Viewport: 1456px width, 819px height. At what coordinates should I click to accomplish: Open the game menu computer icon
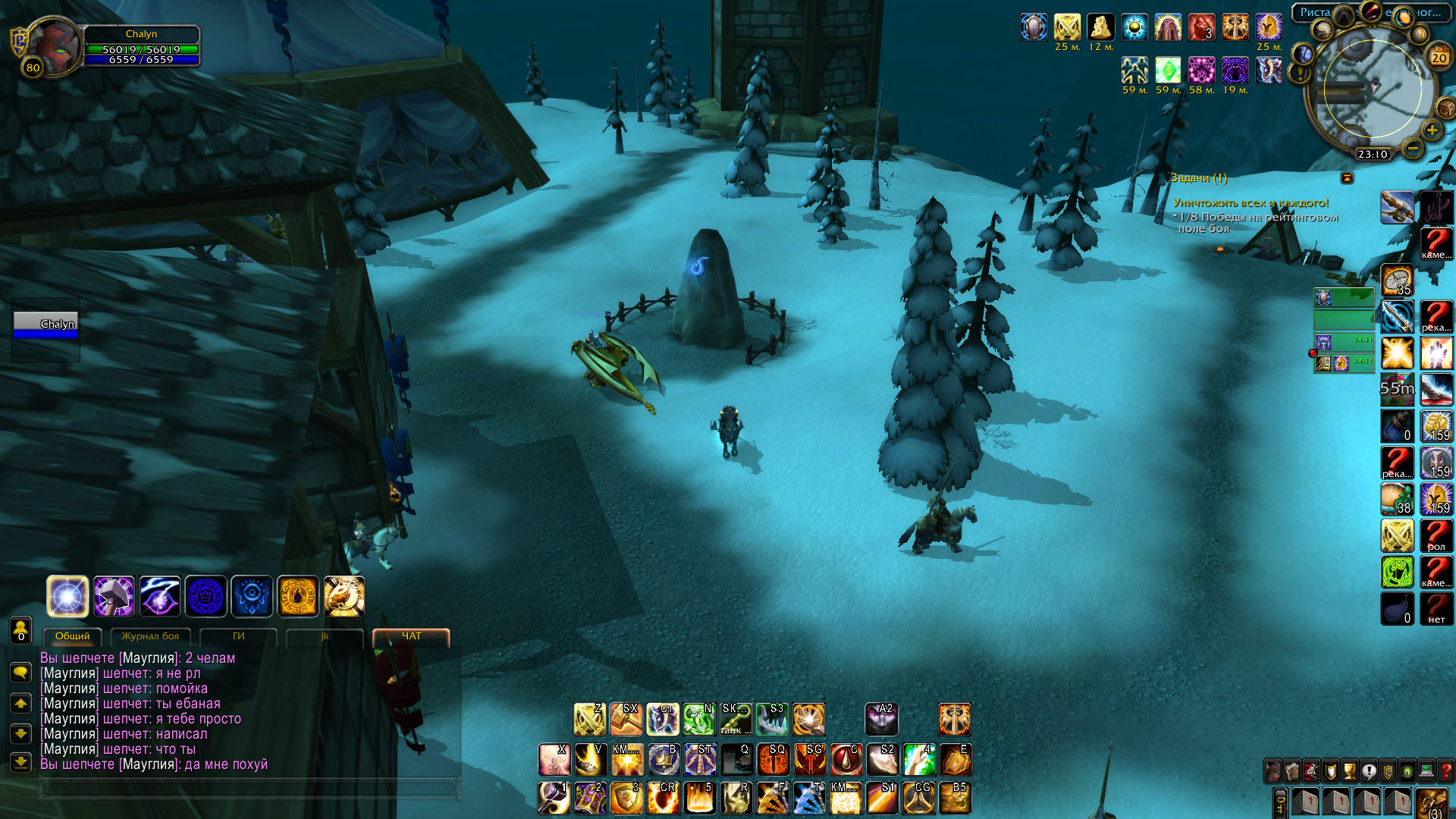point(1426,771)
